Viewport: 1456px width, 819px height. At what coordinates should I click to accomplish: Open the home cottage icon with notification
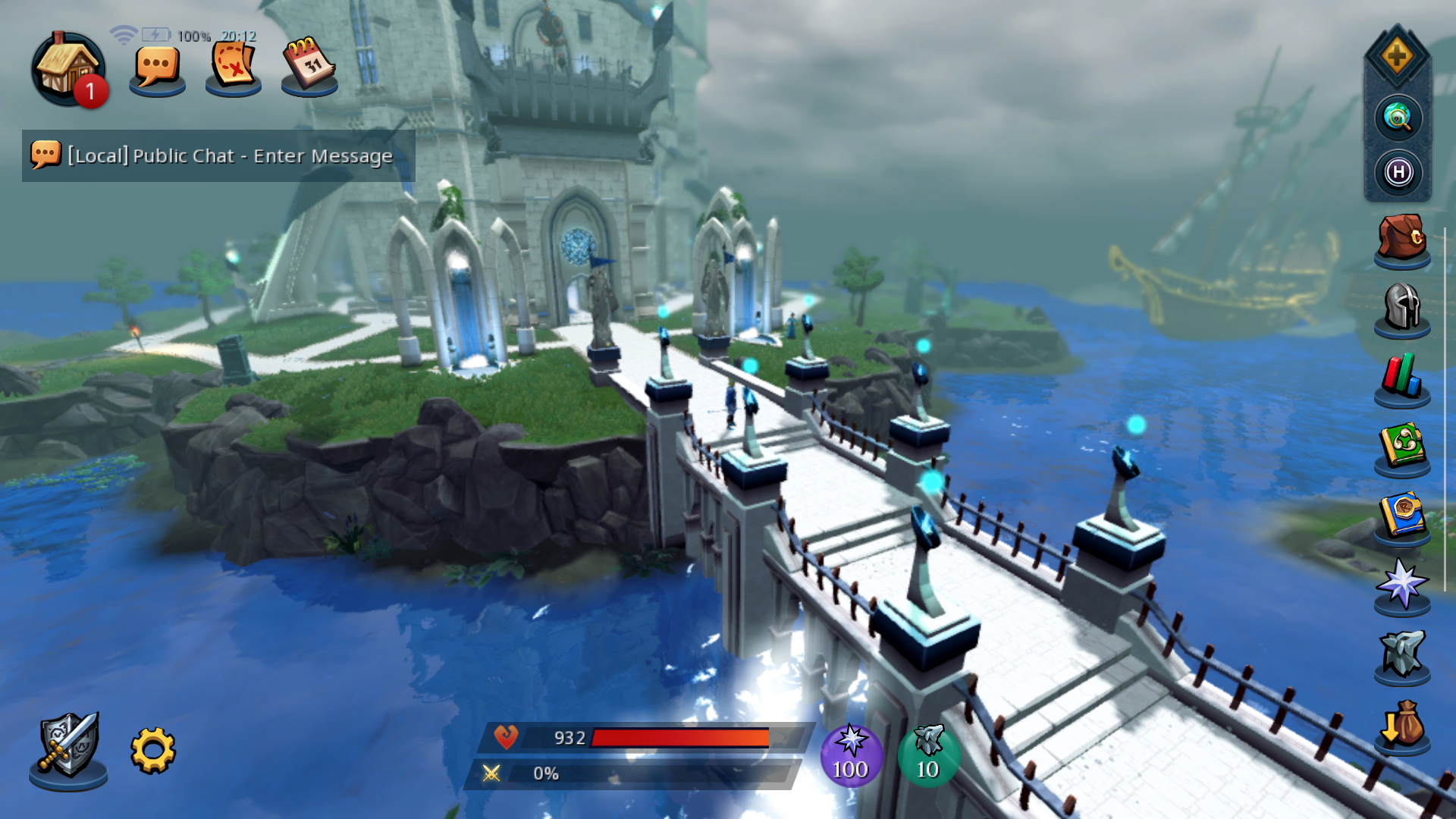point(67,68)
